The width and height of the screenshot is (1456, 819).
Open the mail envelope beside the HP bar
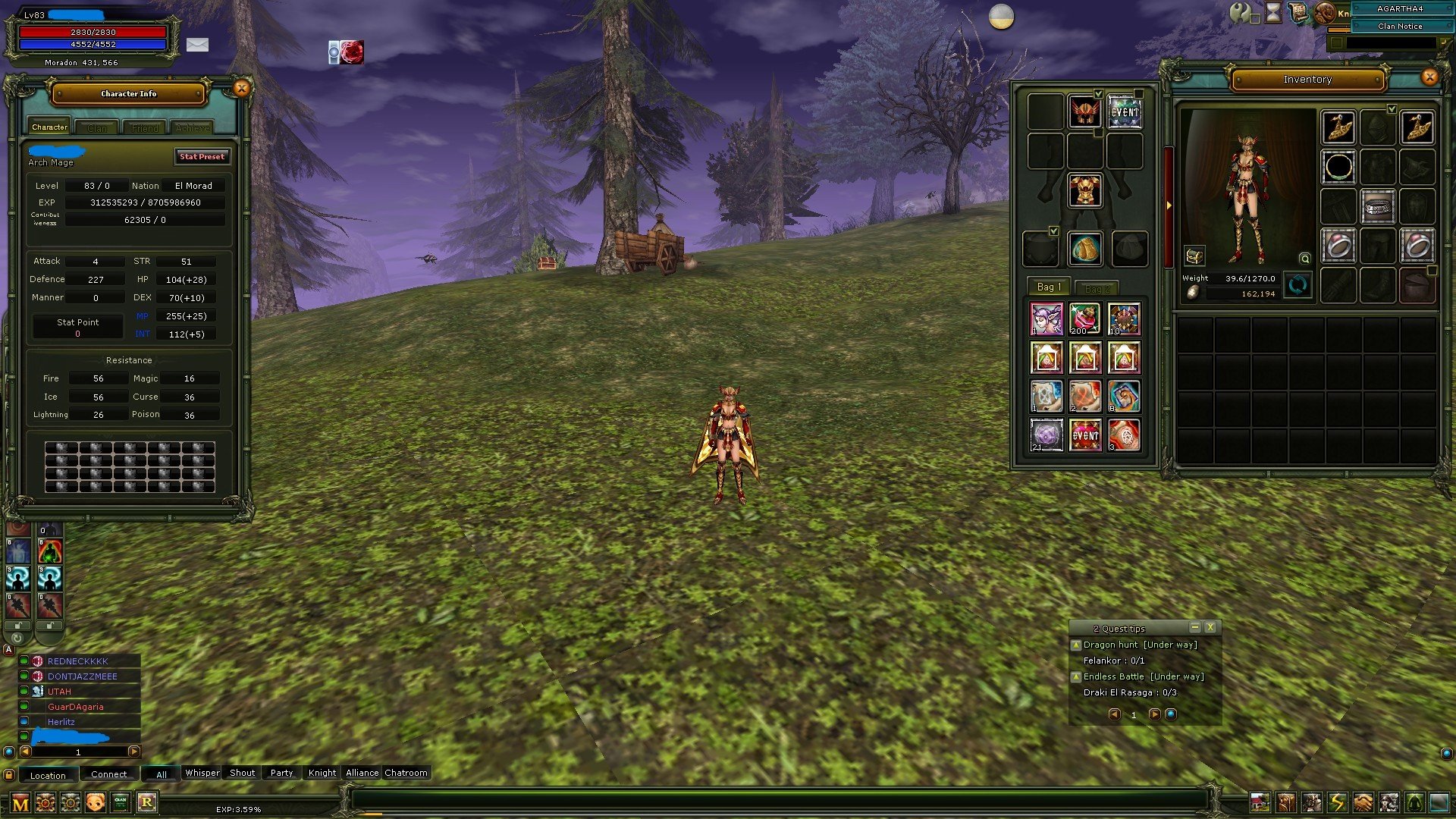[x=199, y=45]
